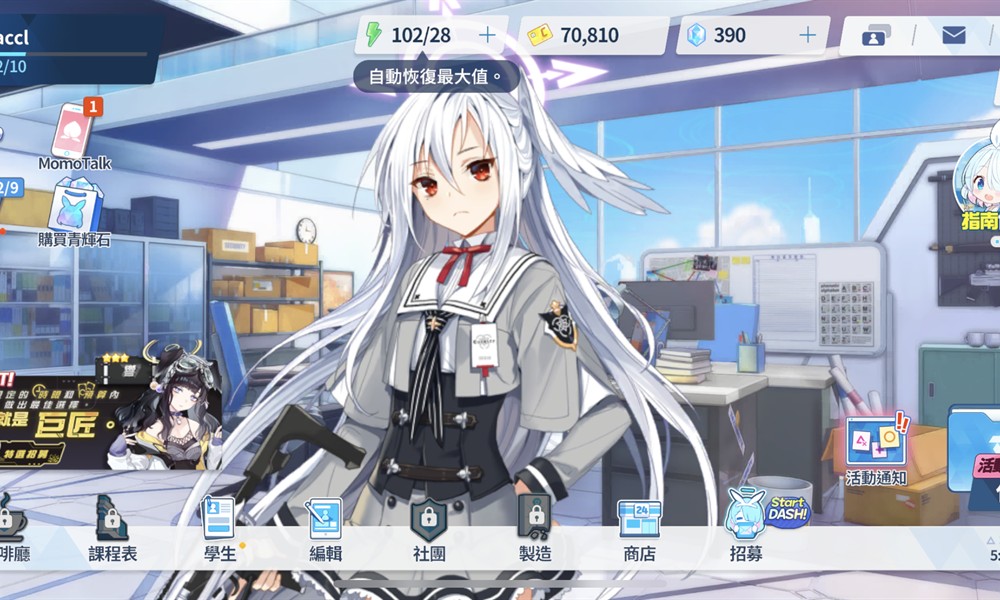
Task: Select the locked 製造 crafting menu
Action: [x=535, y=528]
